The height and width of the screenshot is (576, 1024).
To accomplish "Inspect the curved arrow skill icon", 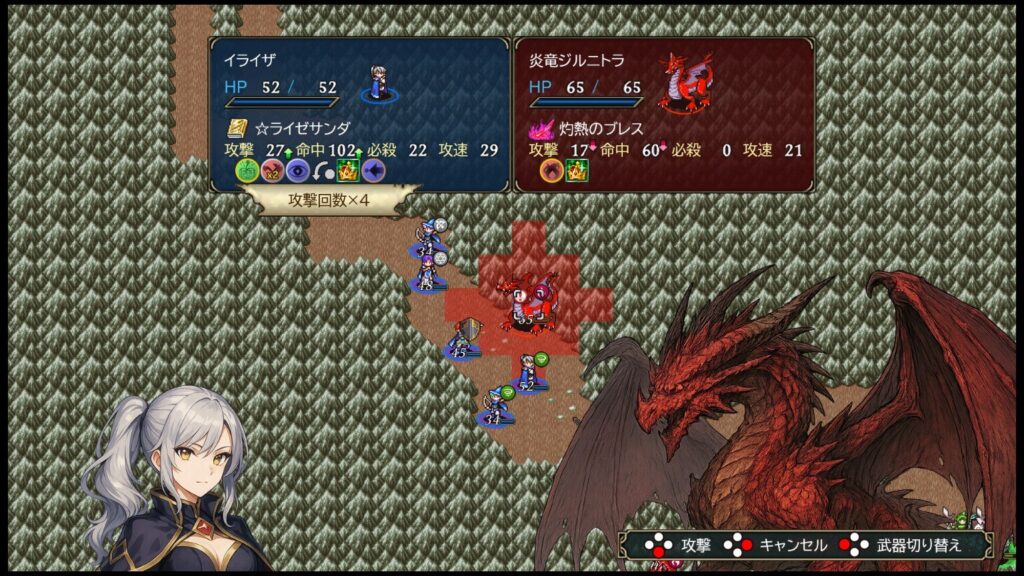I will click(x=322, y=170).
